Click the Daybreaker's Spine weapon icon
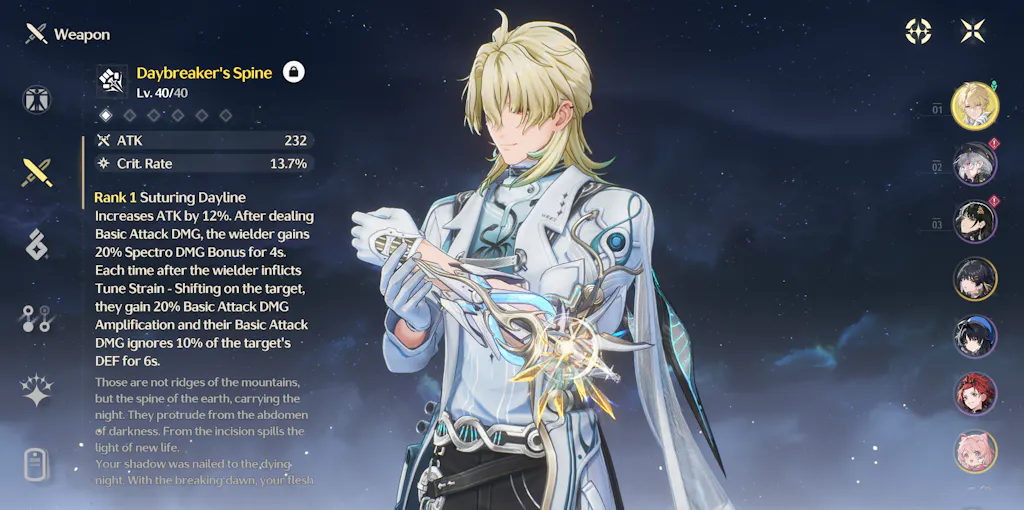 pos(112,81)
